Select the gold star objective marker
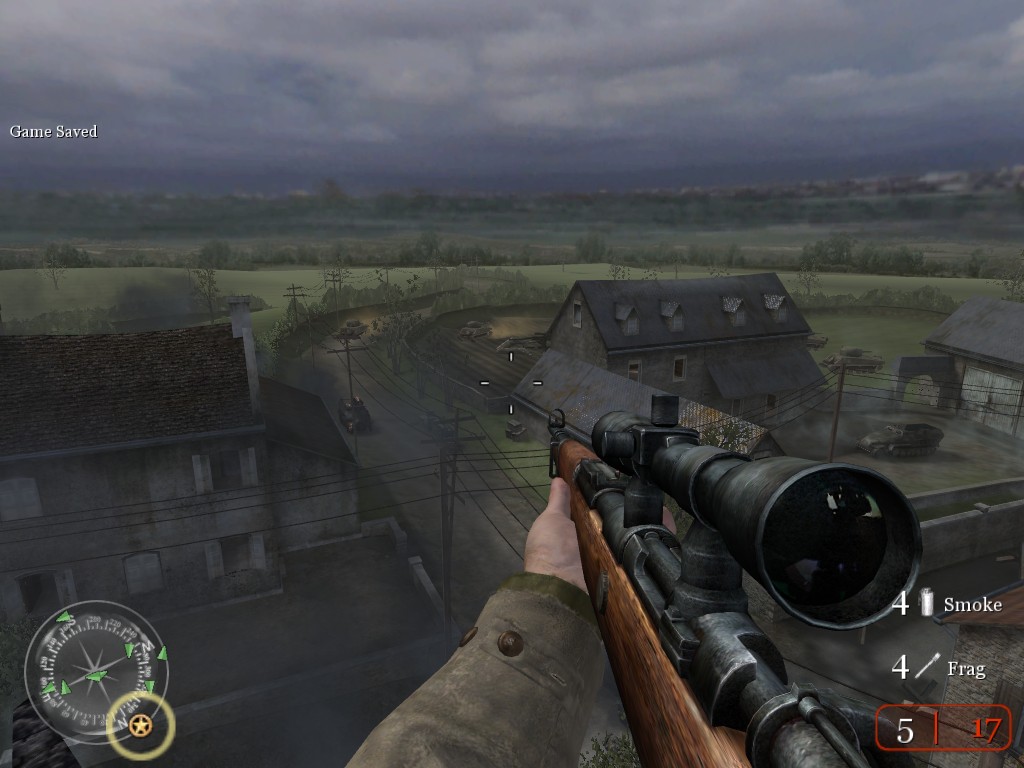The width and height of the screenshot is (1024, 768). [x=141, y=726]
